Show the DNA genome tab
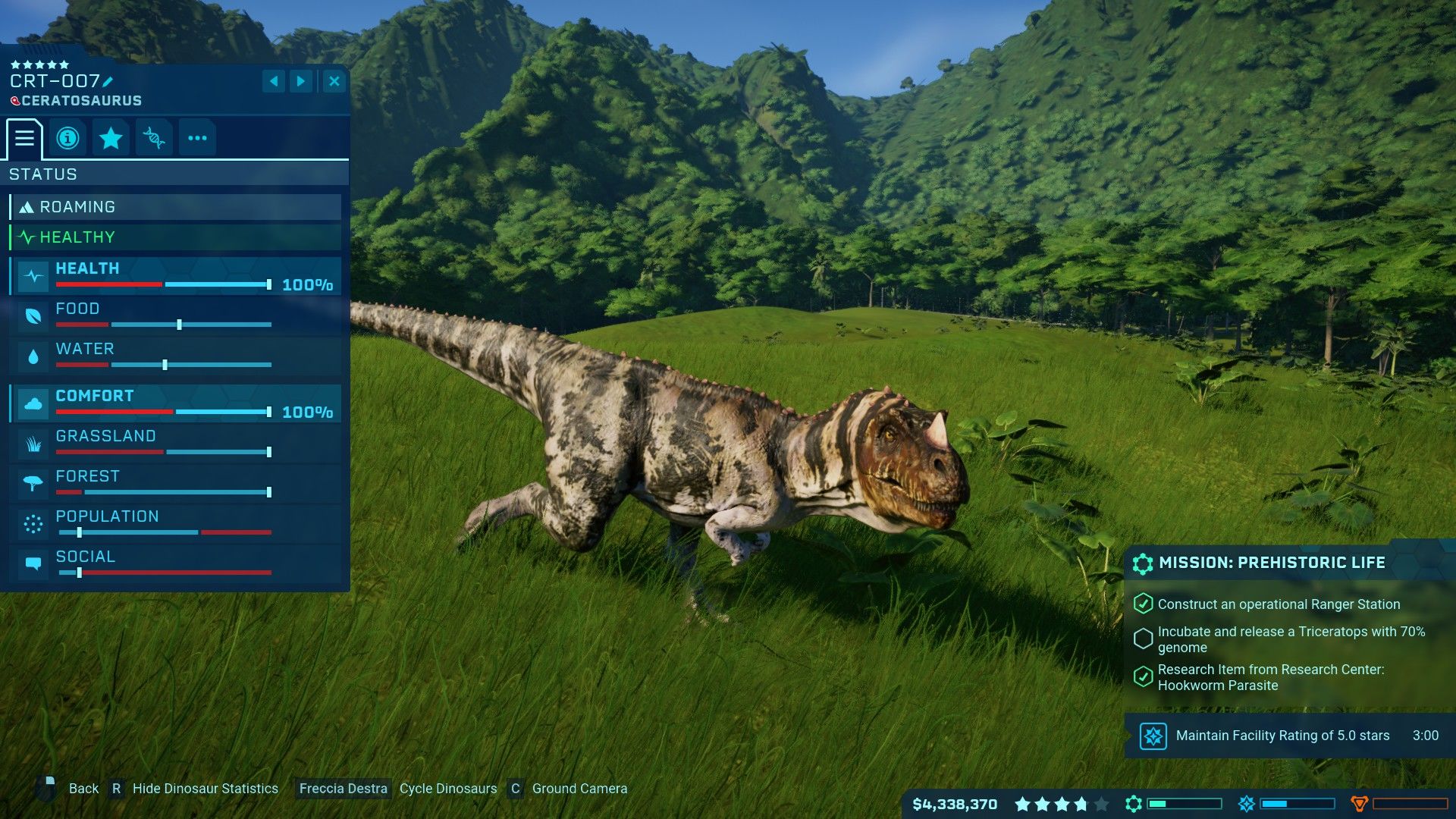Viewport: 1456px width, 819px height. (154, 138)
